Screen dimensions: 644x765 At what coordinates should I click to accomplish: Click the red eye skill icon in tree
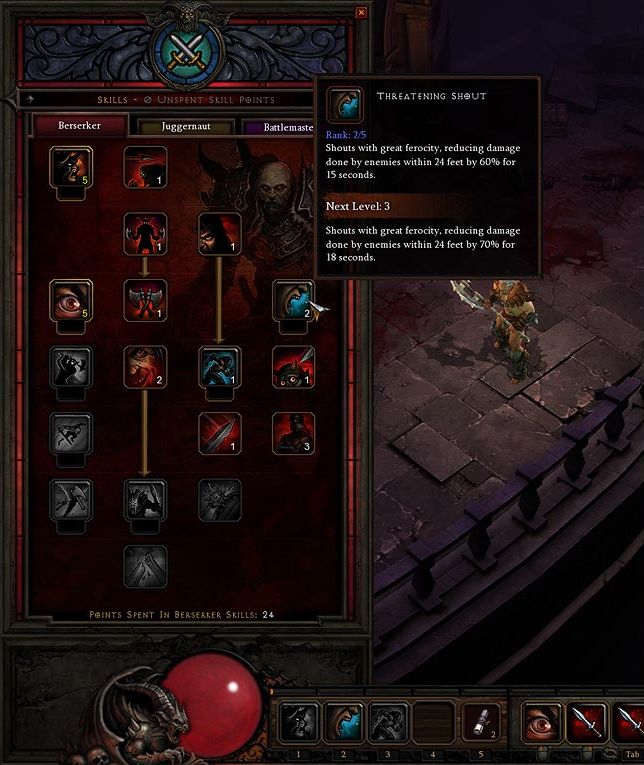71,301
